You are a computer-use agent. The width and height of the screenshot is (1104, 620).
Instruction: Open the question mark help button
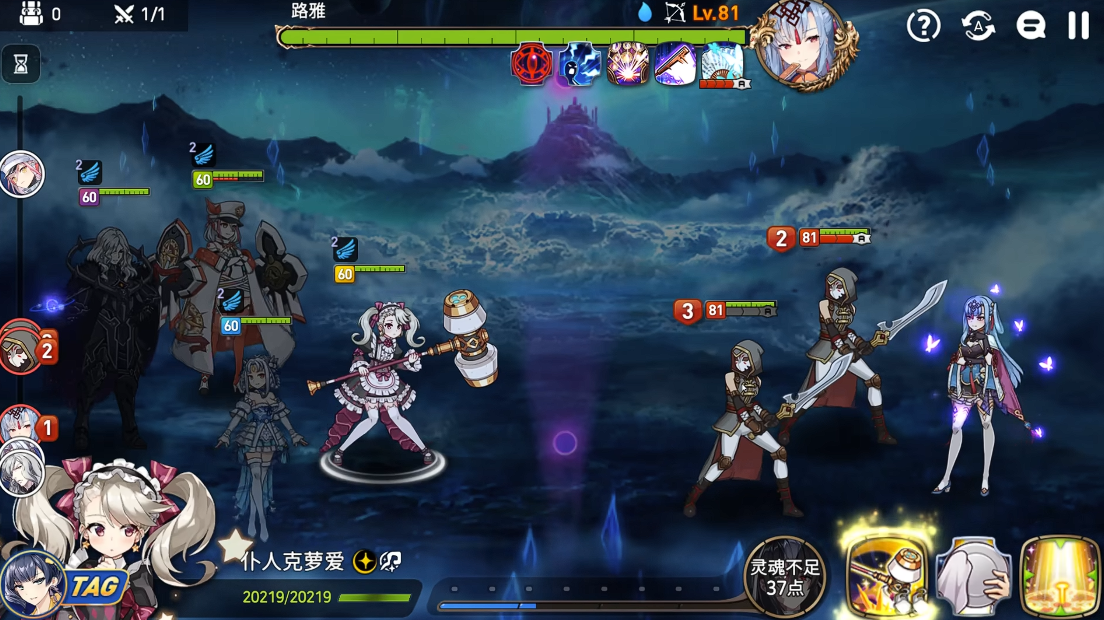point(923,26)
